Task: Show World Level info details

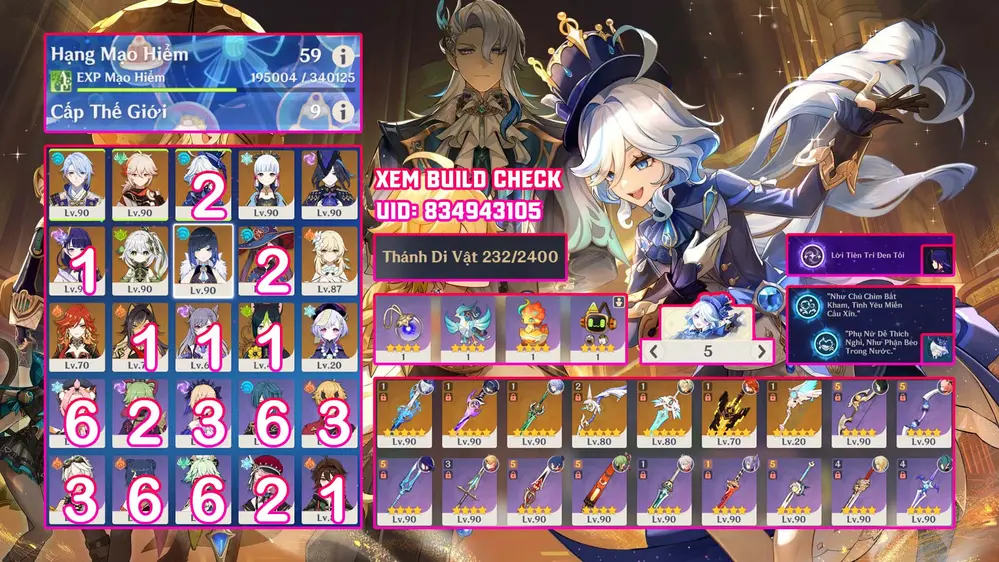Action: point(343,111)
